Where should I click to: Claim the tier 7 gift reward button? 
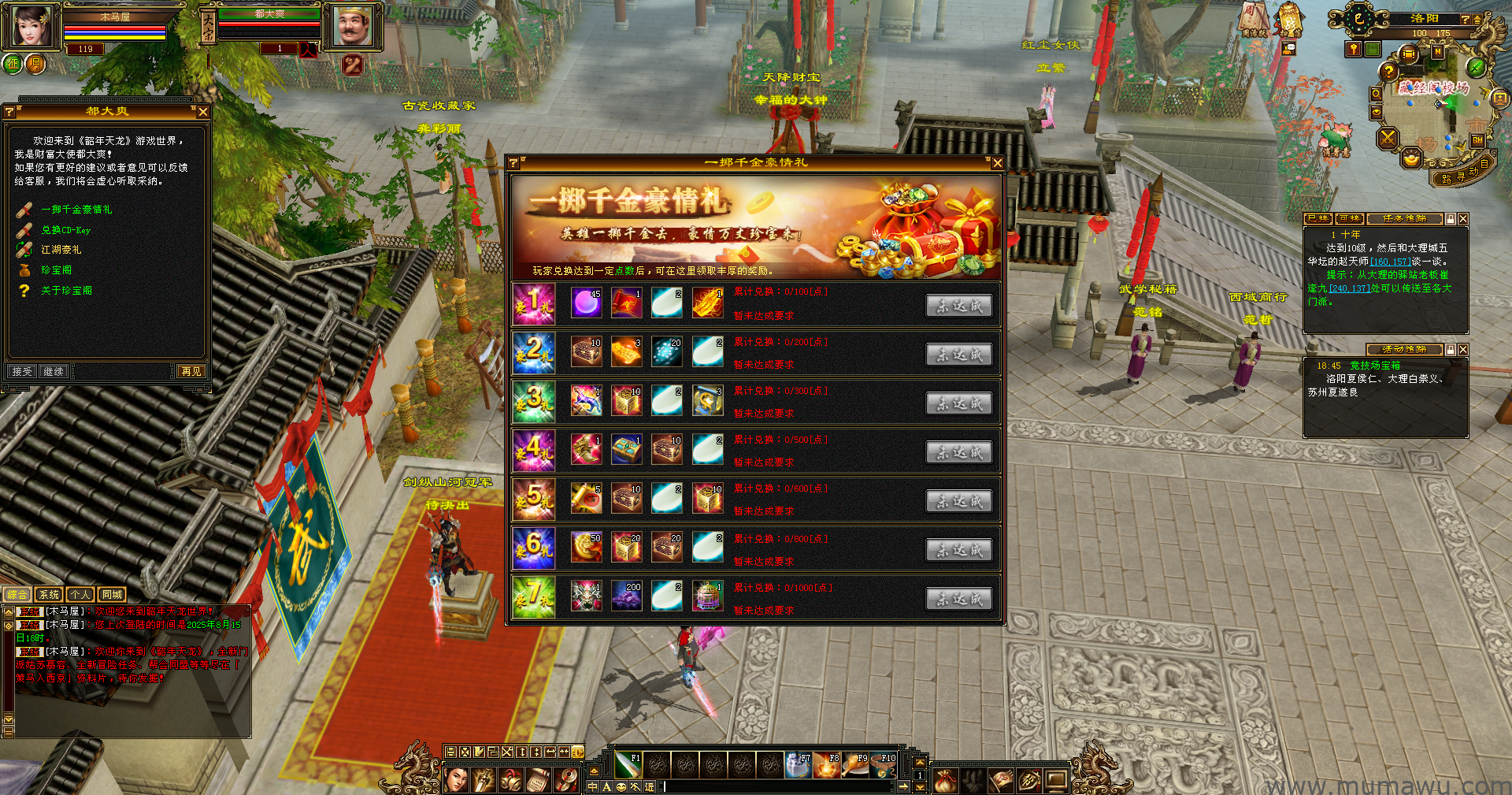point(958,599)
